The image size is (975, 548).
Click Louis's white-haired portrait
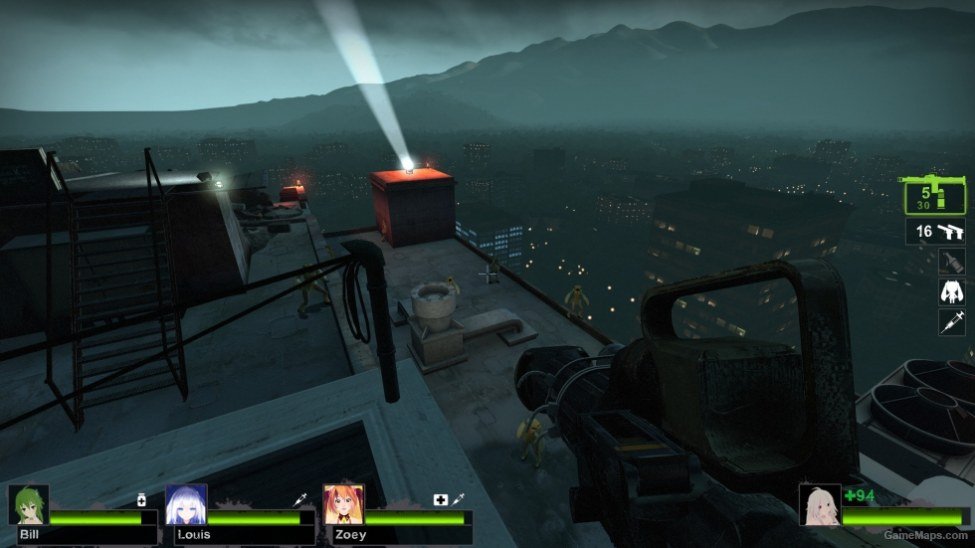pos(186,505)
